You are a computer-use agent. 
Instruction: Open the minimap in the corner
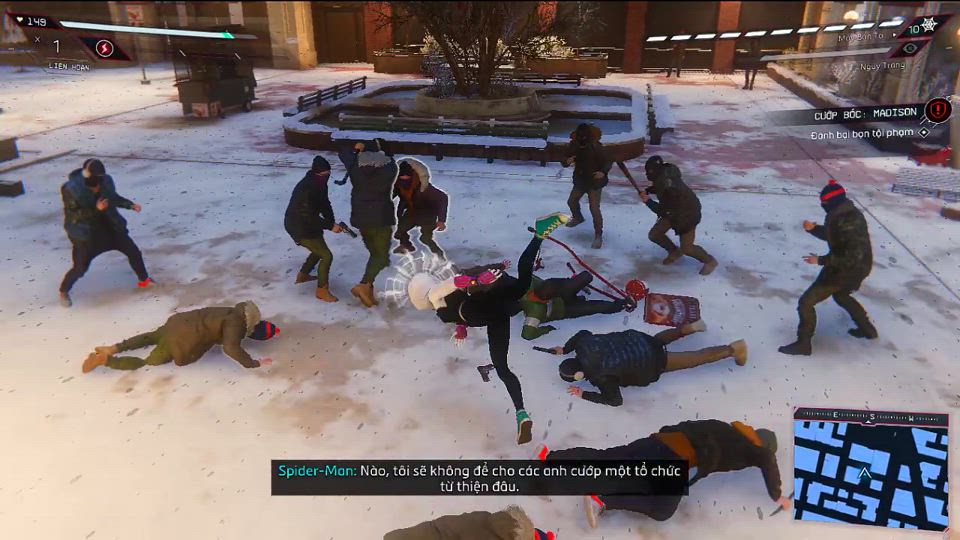point(870,468)
